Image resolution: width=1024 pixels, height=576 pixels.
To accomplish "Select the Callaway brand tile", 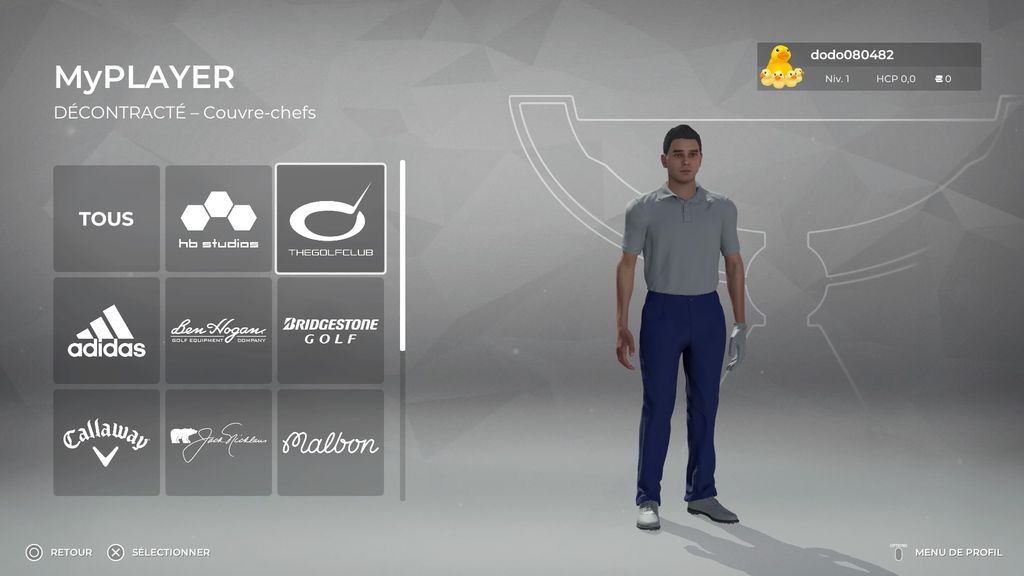I will (x=106, y=442).
